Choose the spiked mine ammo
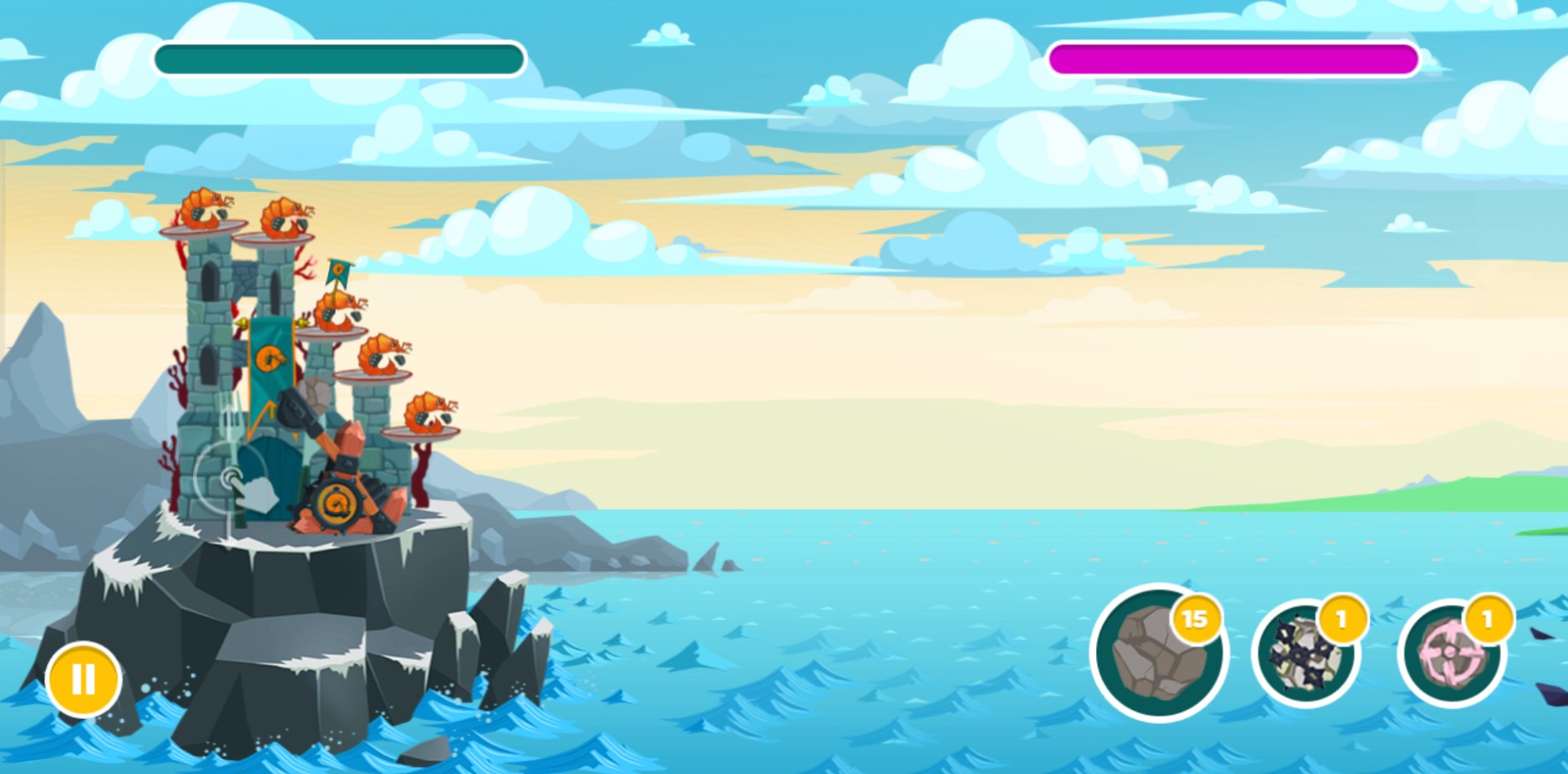The width and height of the screenshot is (1568, 774). (1305, 654)
